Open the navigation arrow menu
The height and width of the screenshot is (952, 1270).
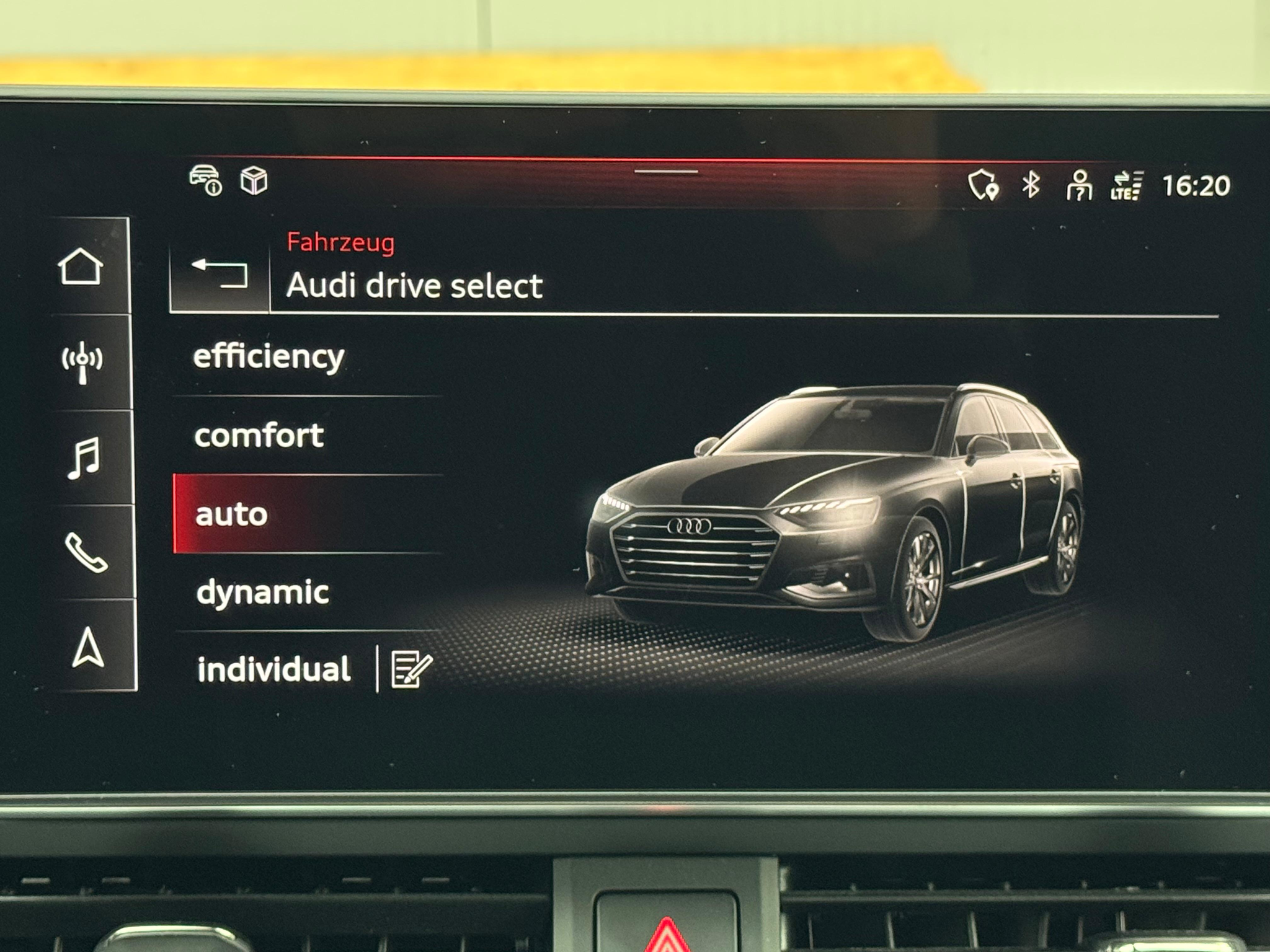(88, 648)
